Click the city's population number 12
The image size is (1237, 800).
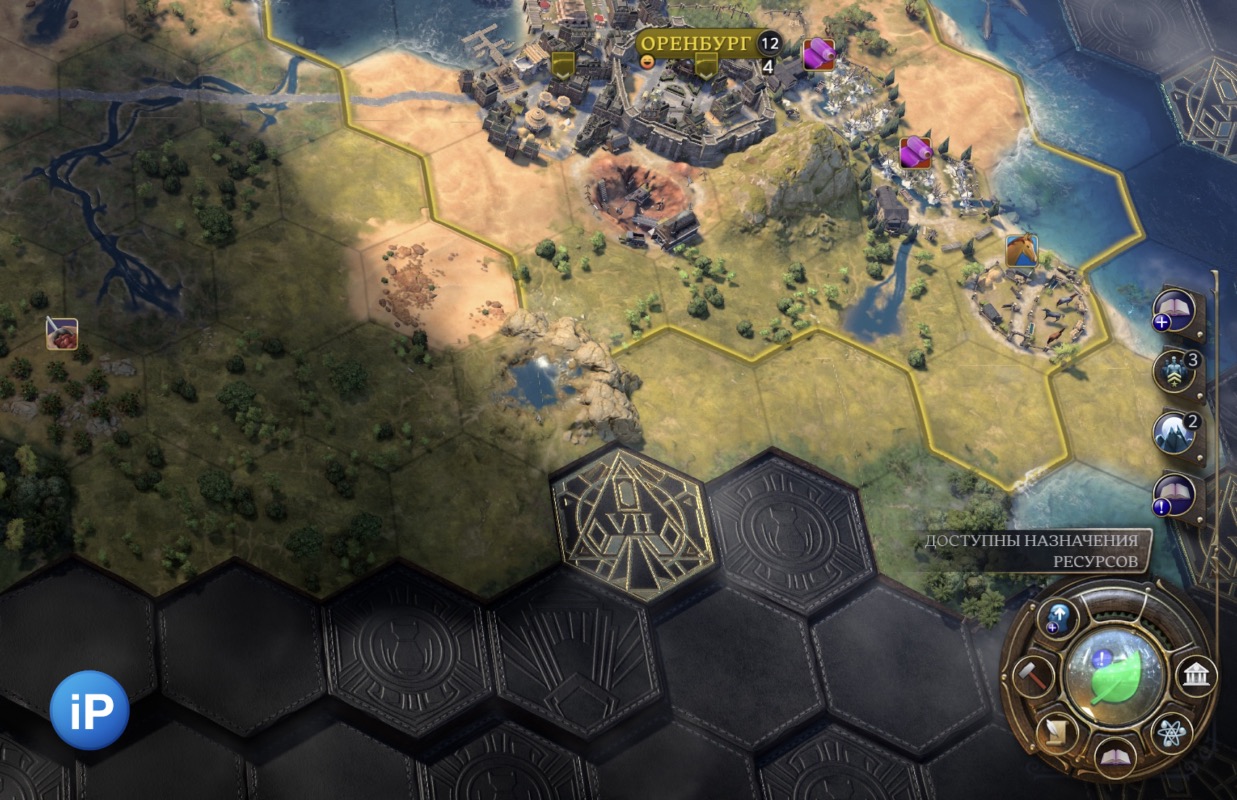click(x=768, y=43)
